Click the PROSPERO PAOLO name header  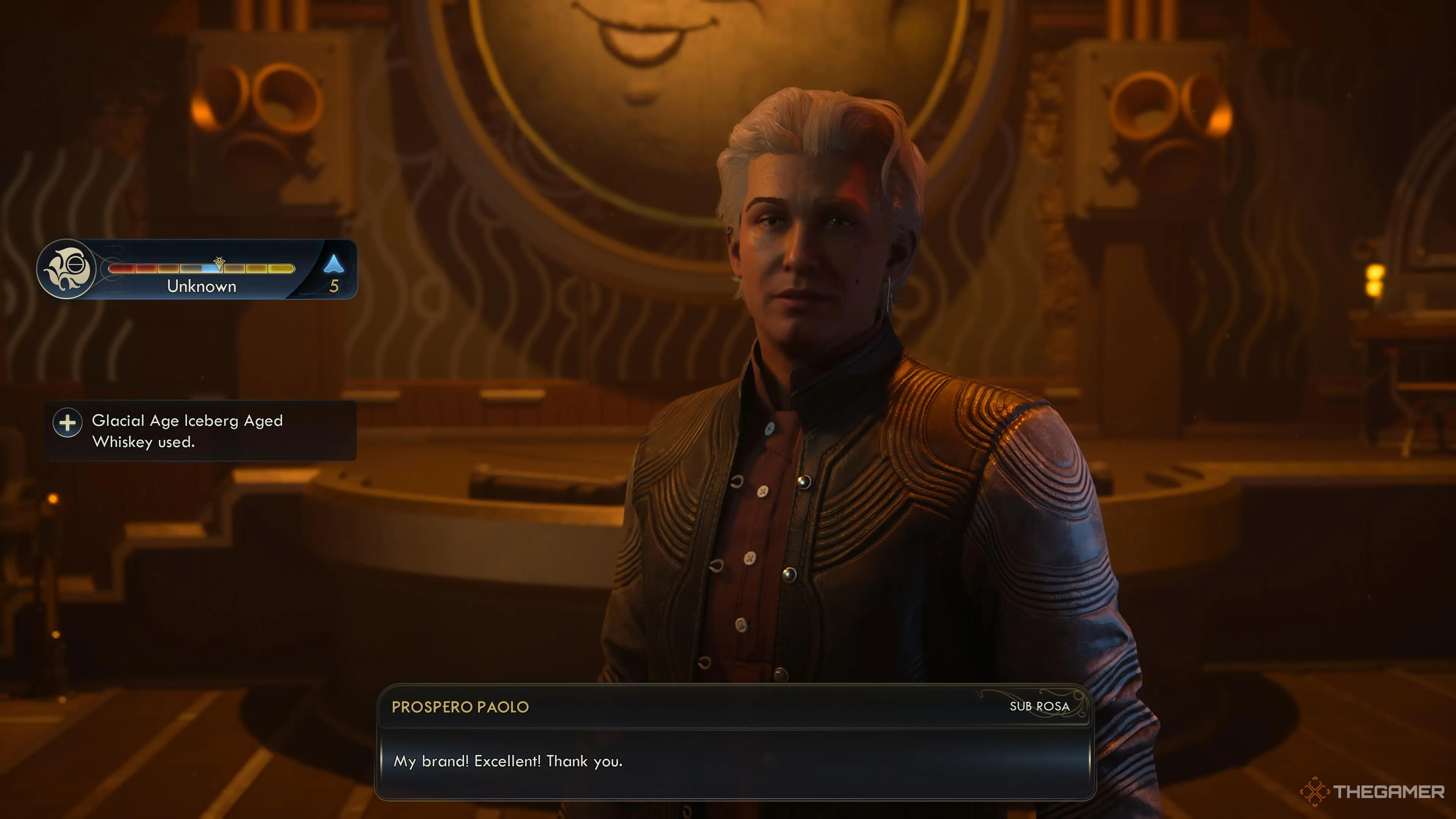tap(459, 706)
